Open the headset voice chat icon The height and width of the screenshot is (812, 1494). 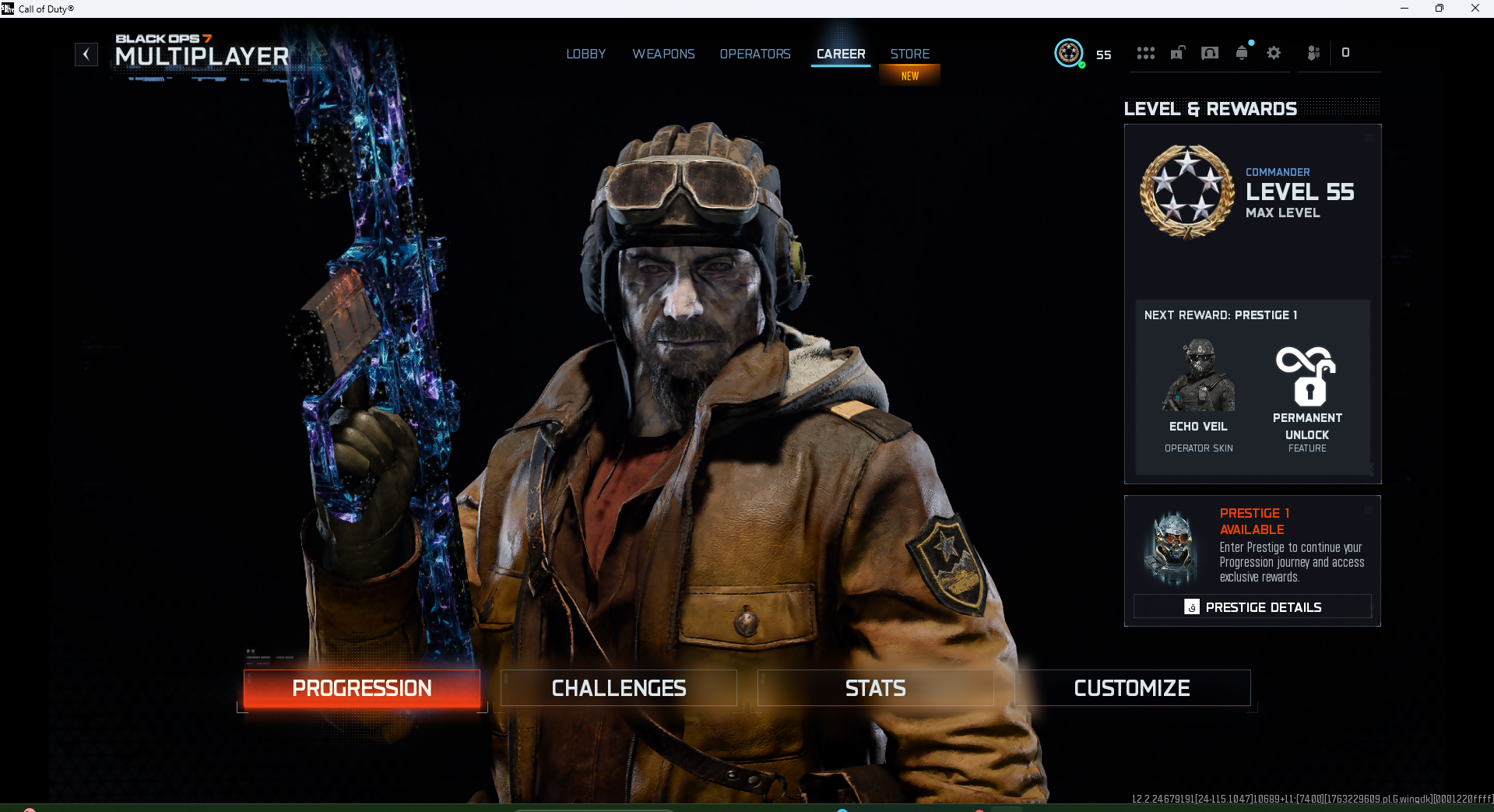[1210, 53]
